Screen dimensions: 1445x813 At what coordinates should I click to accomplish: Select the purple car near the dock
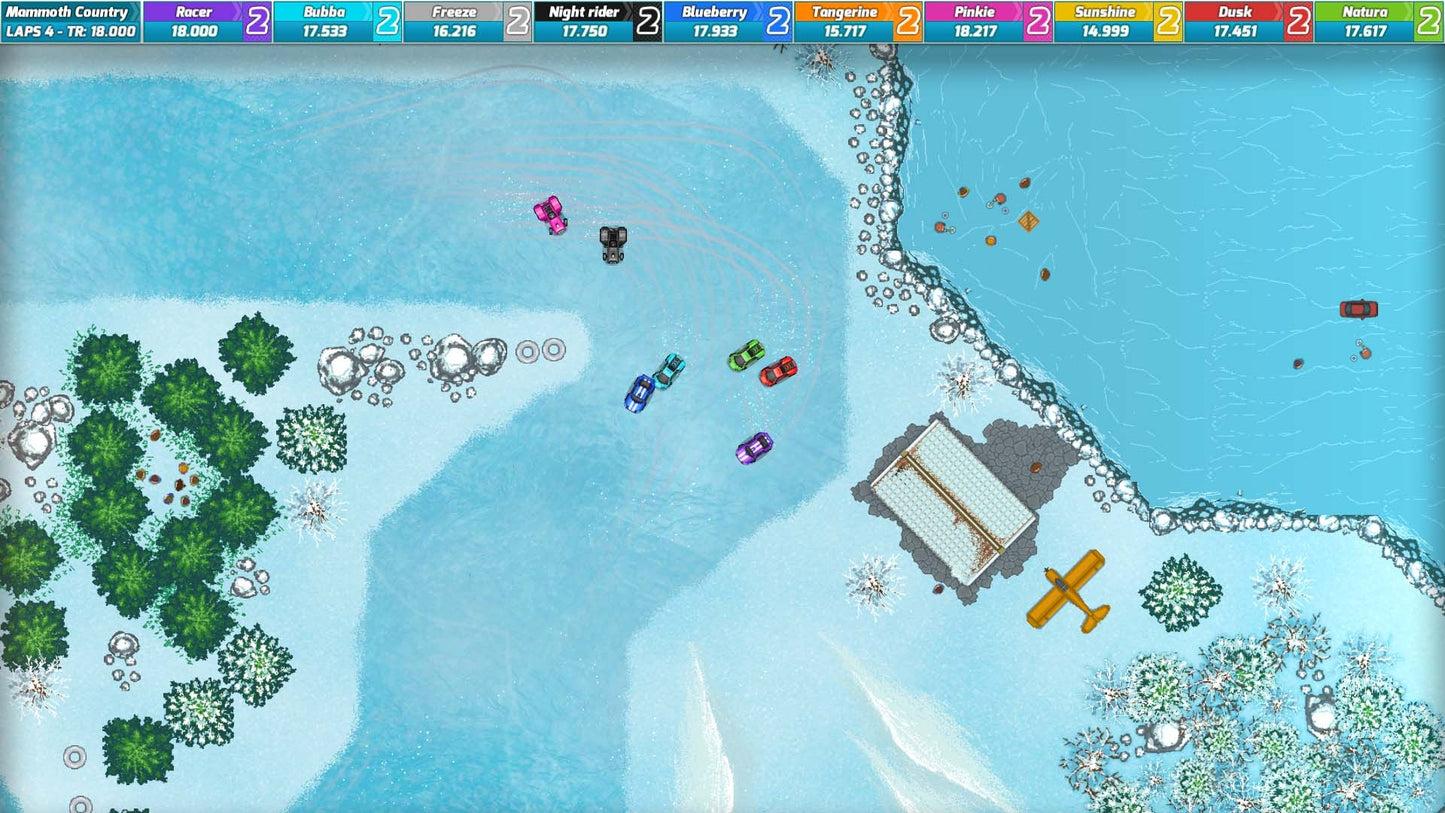[x=755, y=450]
